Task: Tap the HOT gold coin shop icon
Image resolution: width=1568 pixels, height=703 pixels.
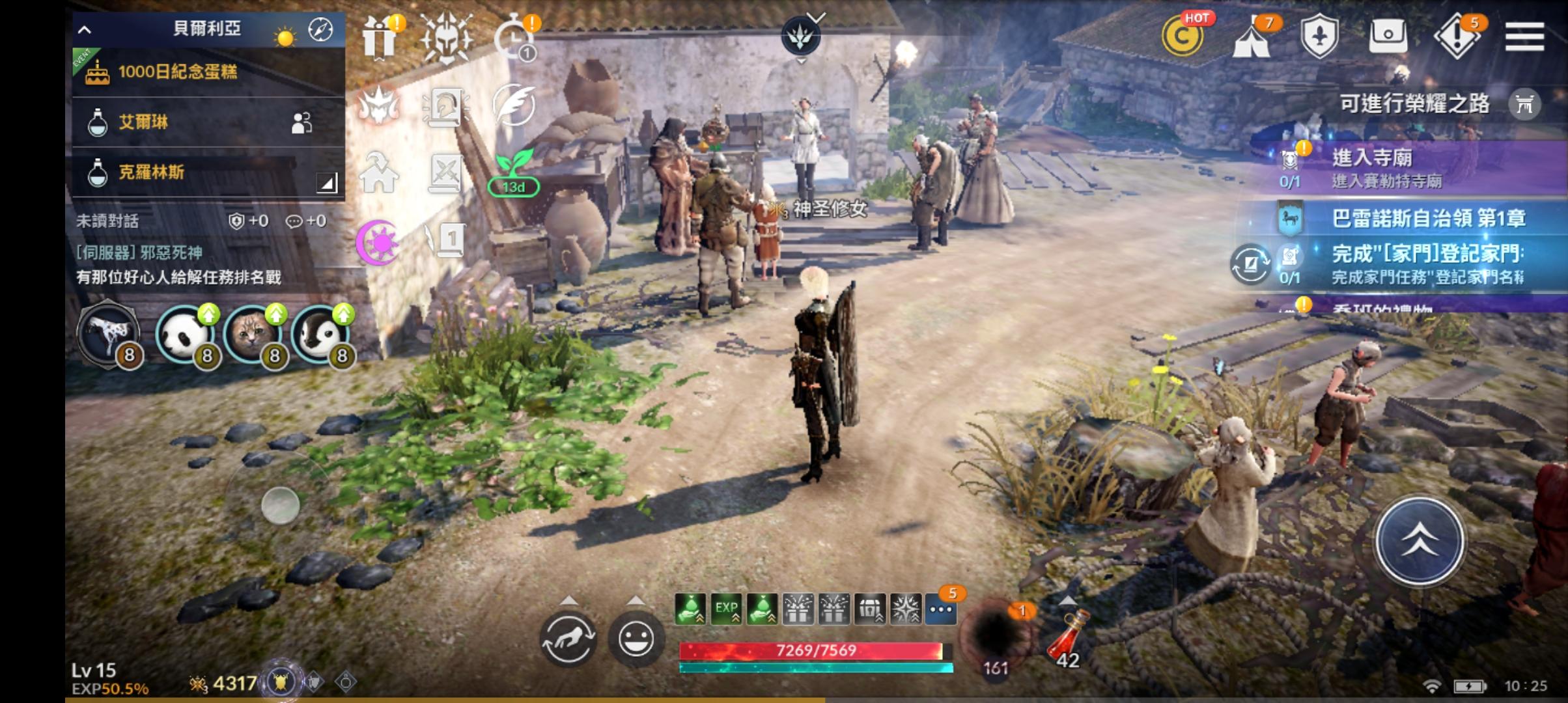Action: (x=1183, y=36)
